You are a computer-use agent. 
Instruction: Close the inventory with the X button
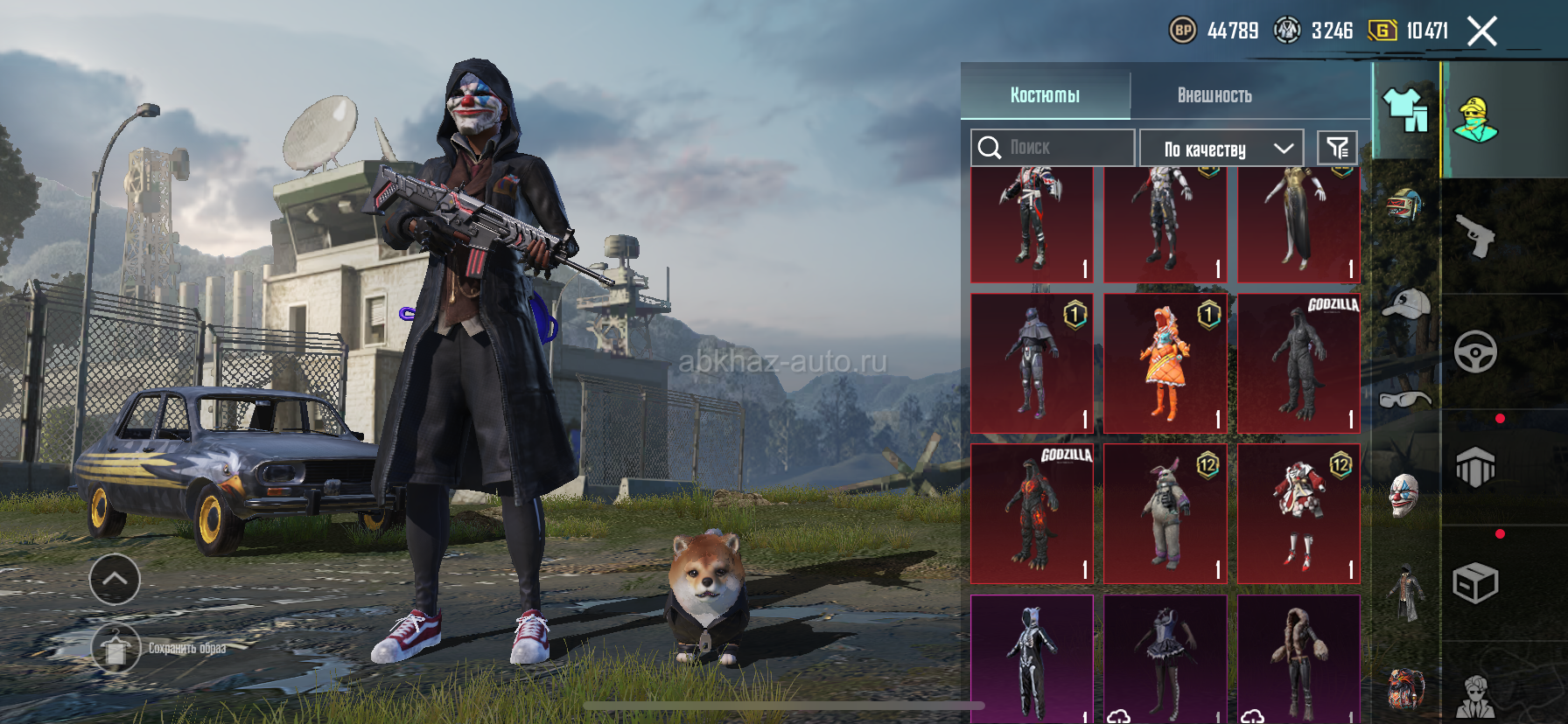point(1481,31)
